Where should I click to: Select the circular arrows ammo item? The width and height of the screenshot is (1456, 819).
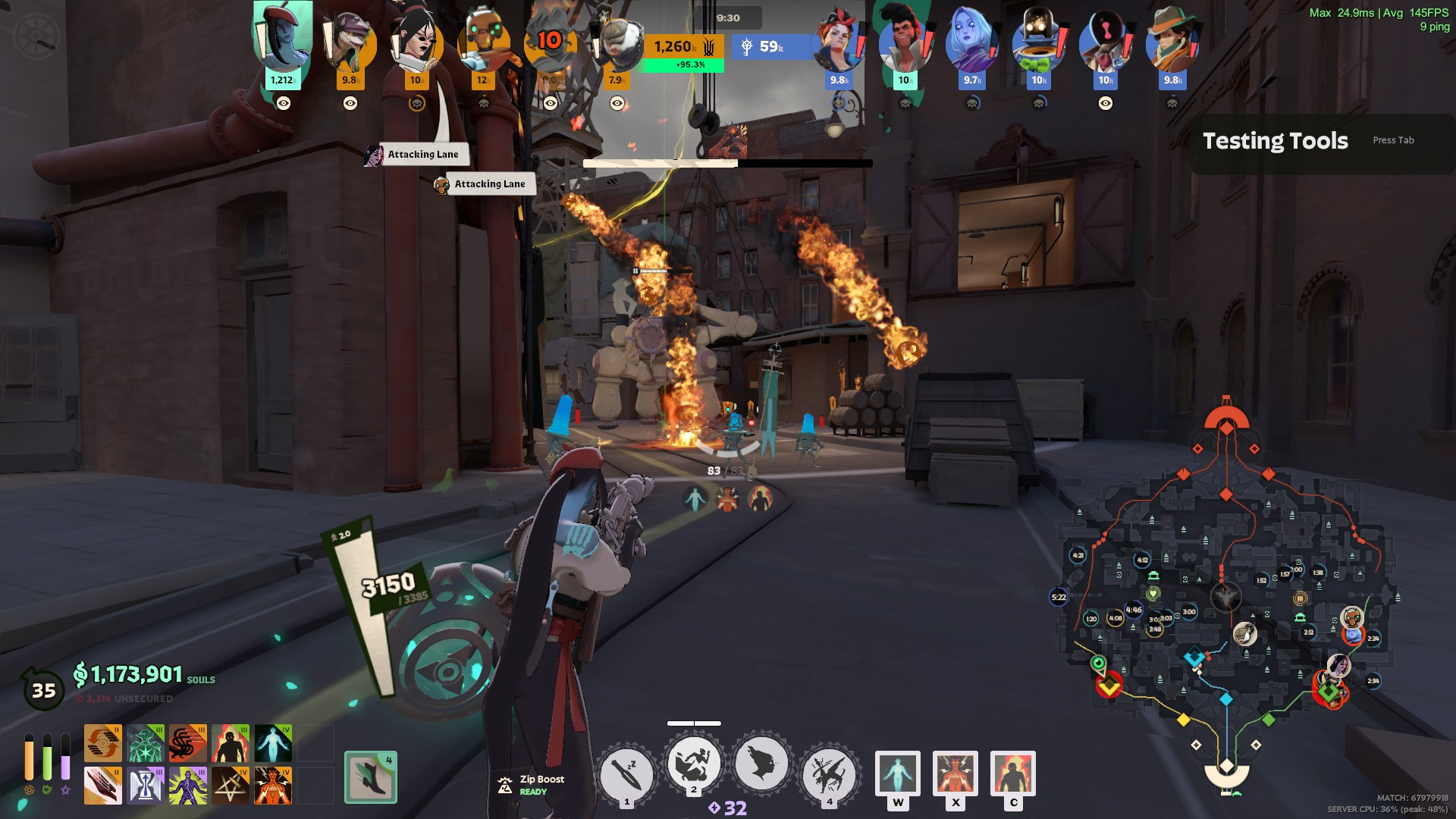(x=102, y=743)
